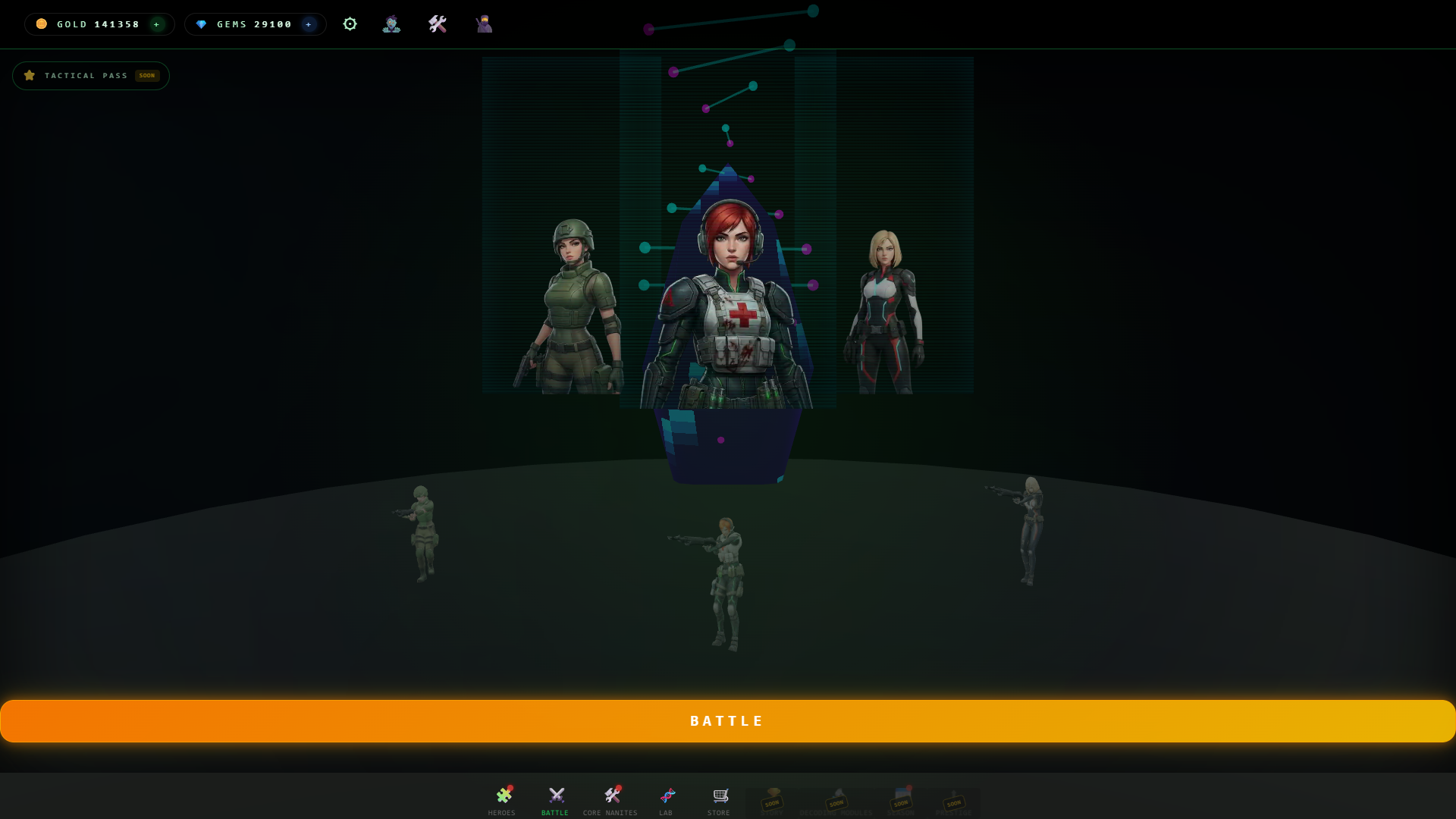Select the zombie icon in the top bar

(391, 24)
